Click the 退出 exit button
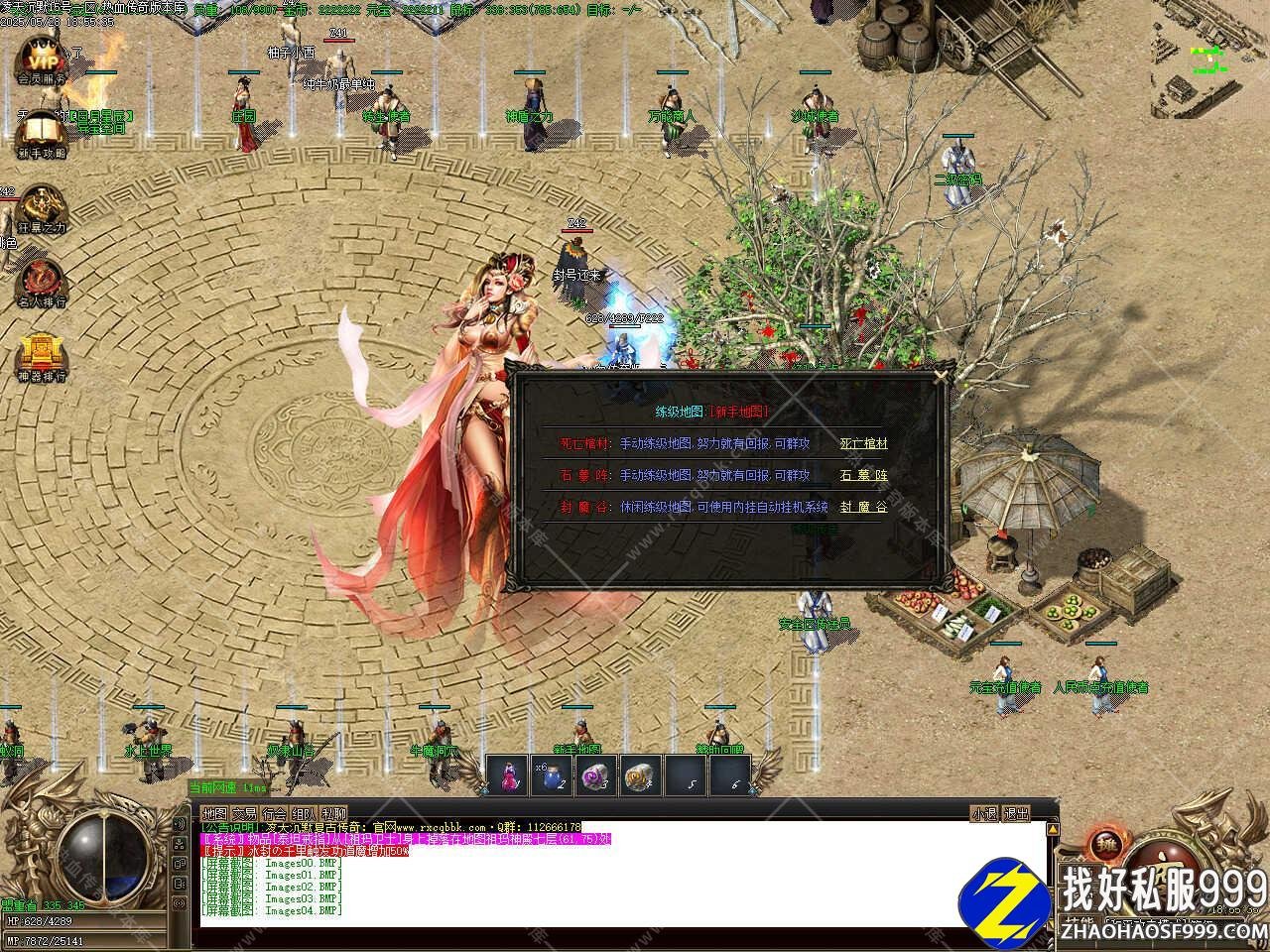The width and height of the screenshot is (1270, 952). pyautogui.click(x=1016, y=814)
